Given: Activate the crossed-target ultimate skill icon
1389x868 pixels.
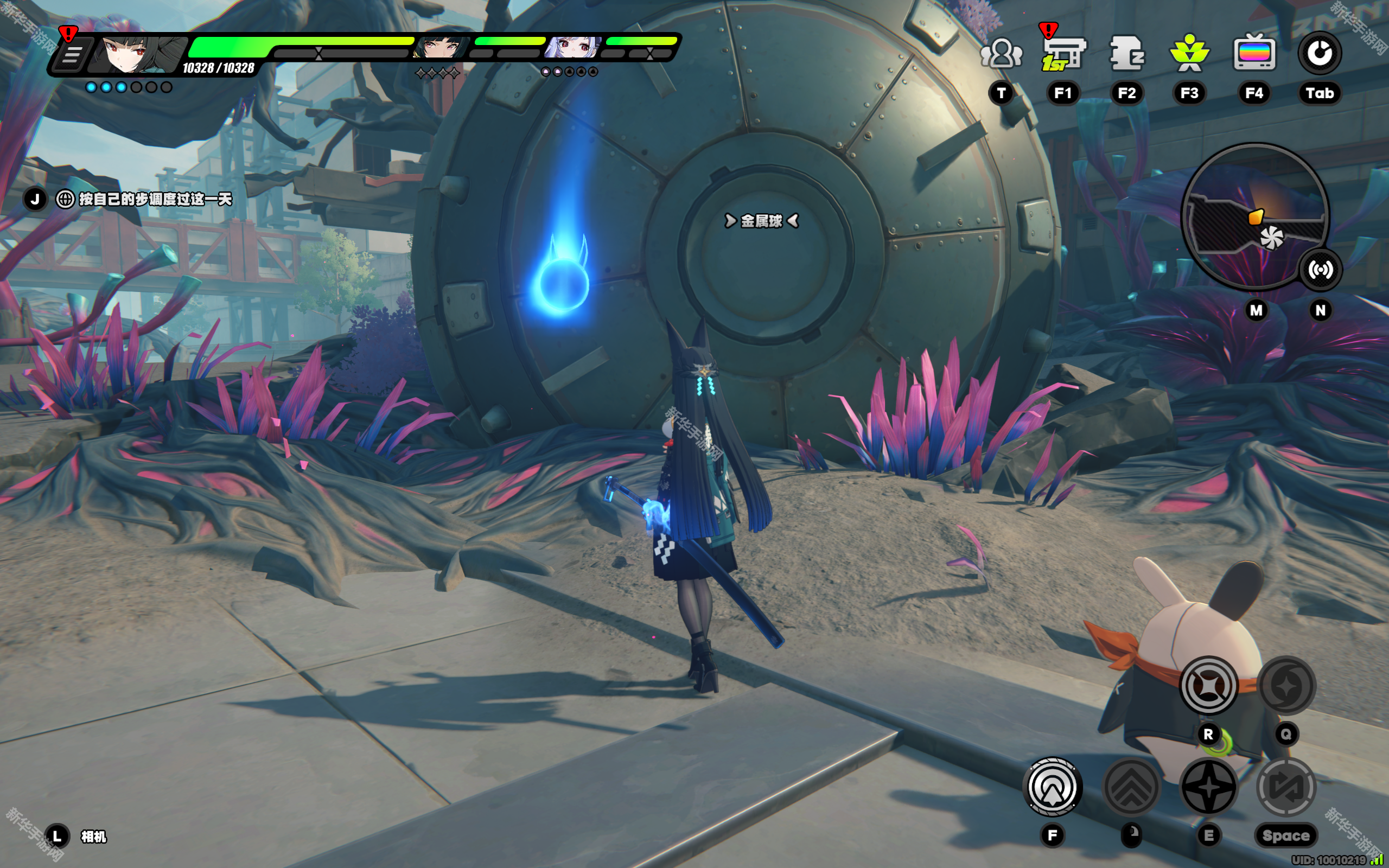Looking at the screenshot, I should [x=1208, y=685].
